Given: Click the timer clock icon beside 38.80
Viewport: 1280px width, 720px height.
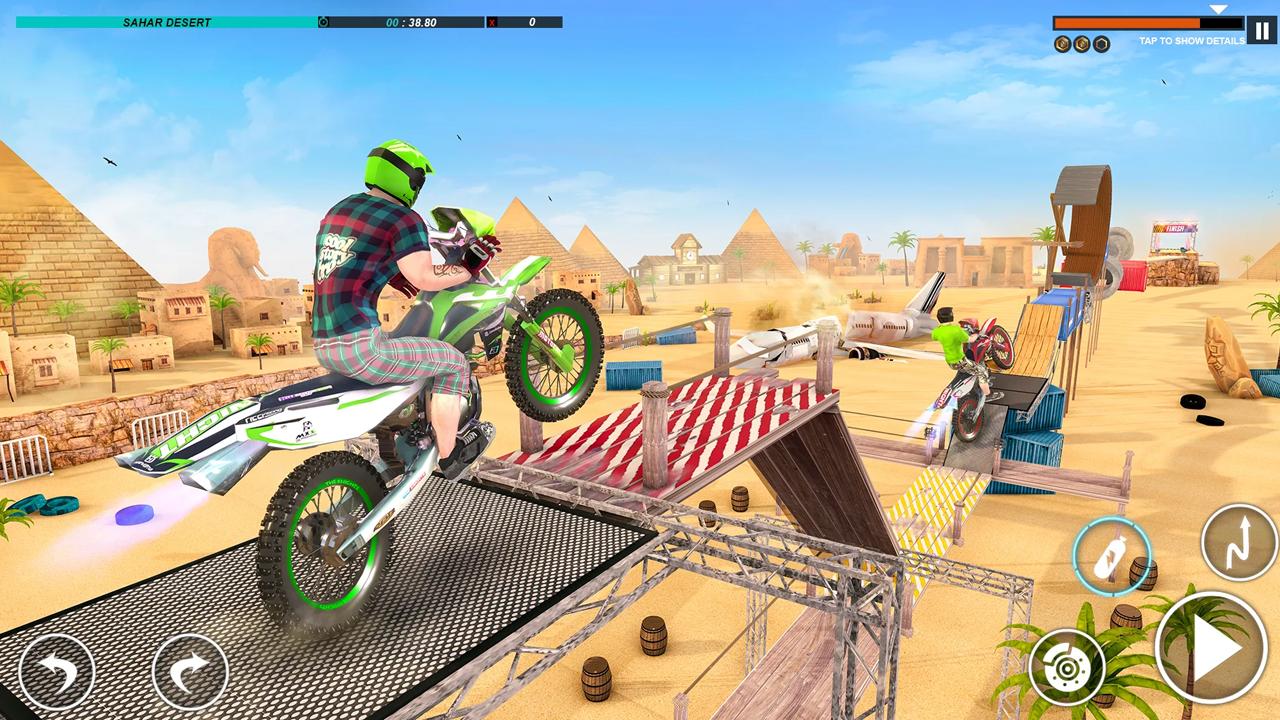Looking at the screenshot, I should tap(322, 22).
